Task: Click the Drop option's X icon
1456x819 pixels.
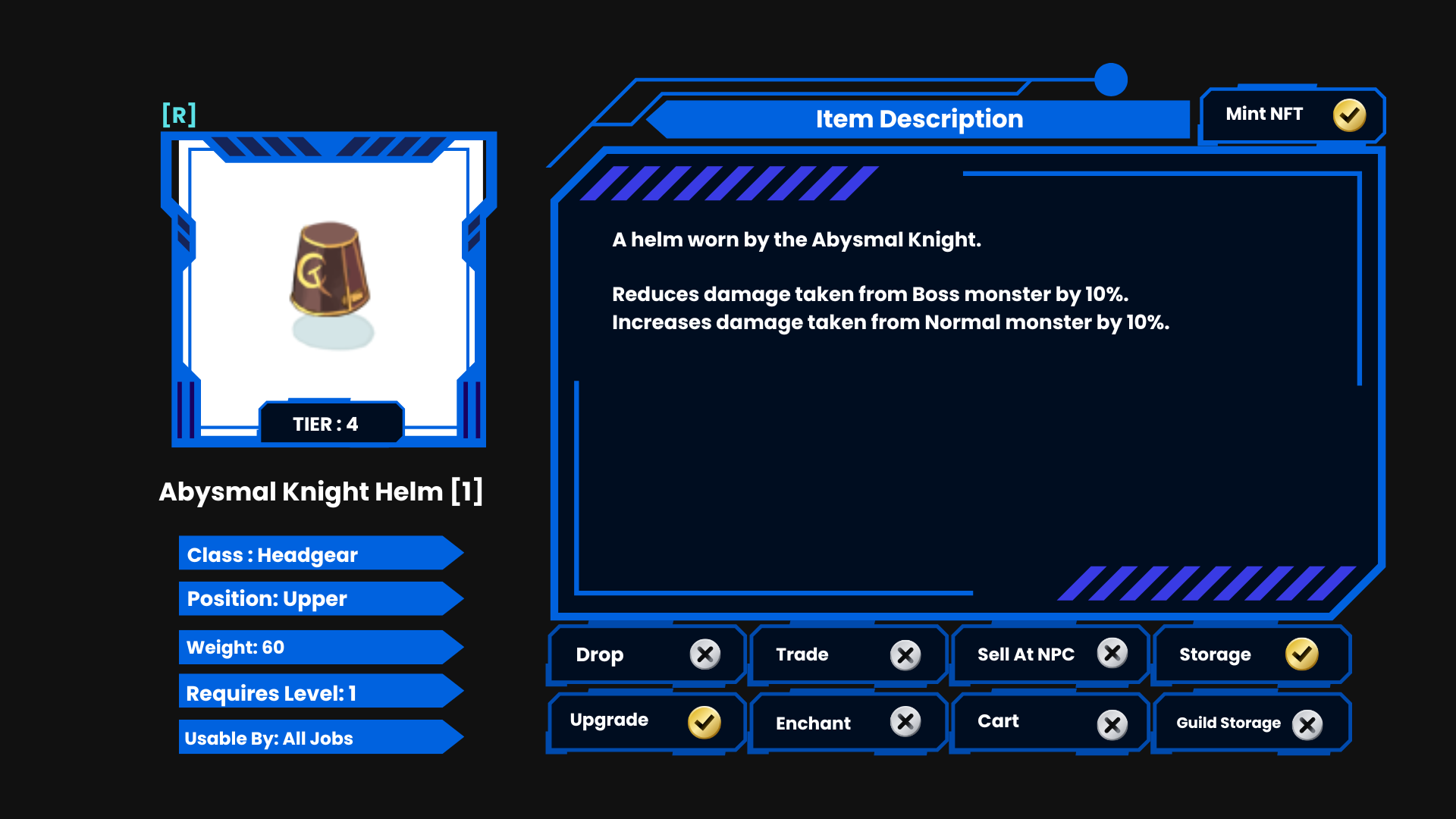Action: point(704,654)
